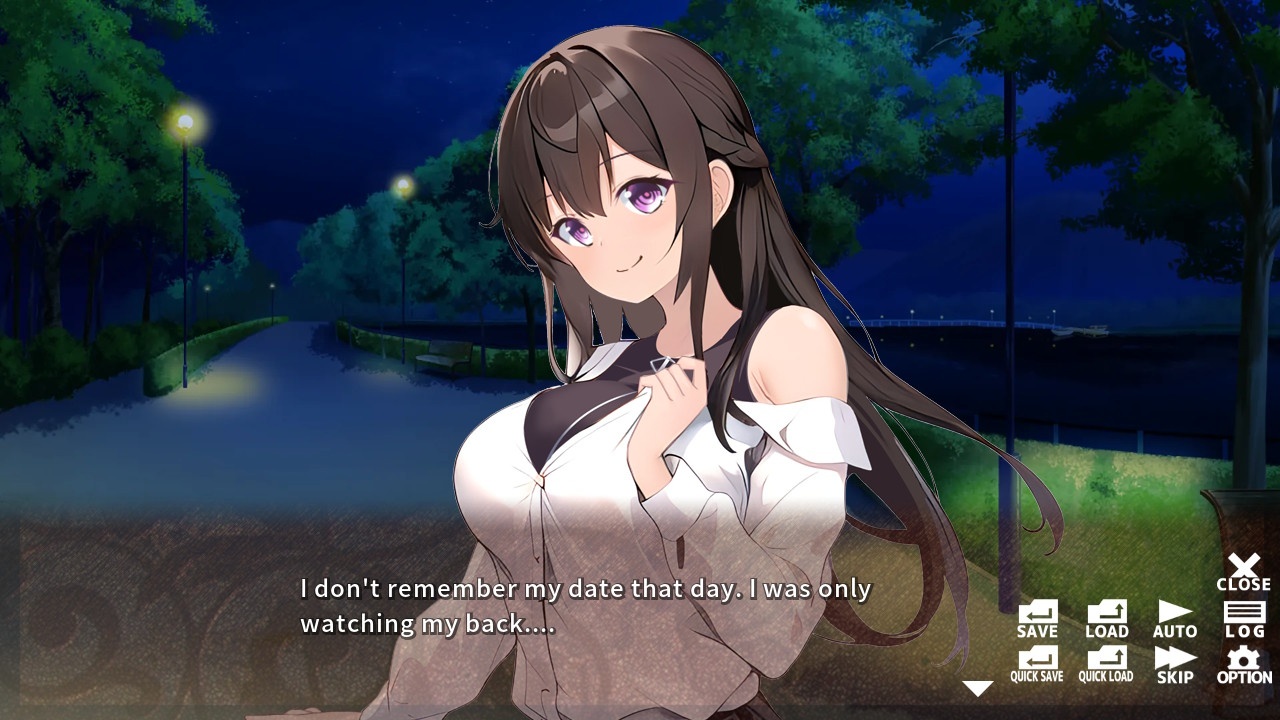Activate SKIP fast-forward mode
The image size is (1280, 720).
[1174, 662]
